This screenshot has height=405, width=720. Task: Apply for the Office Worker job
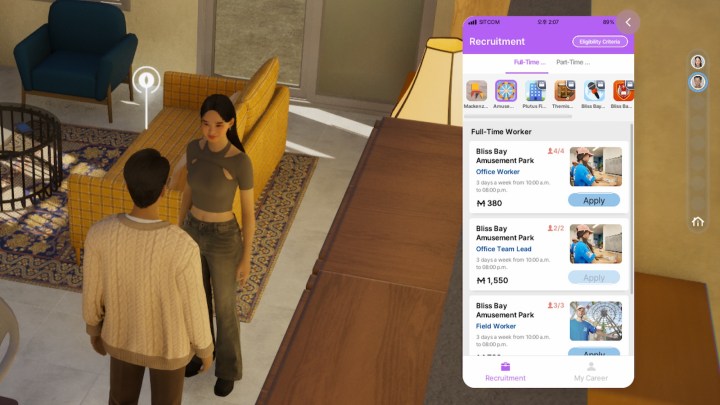[594, 200]
